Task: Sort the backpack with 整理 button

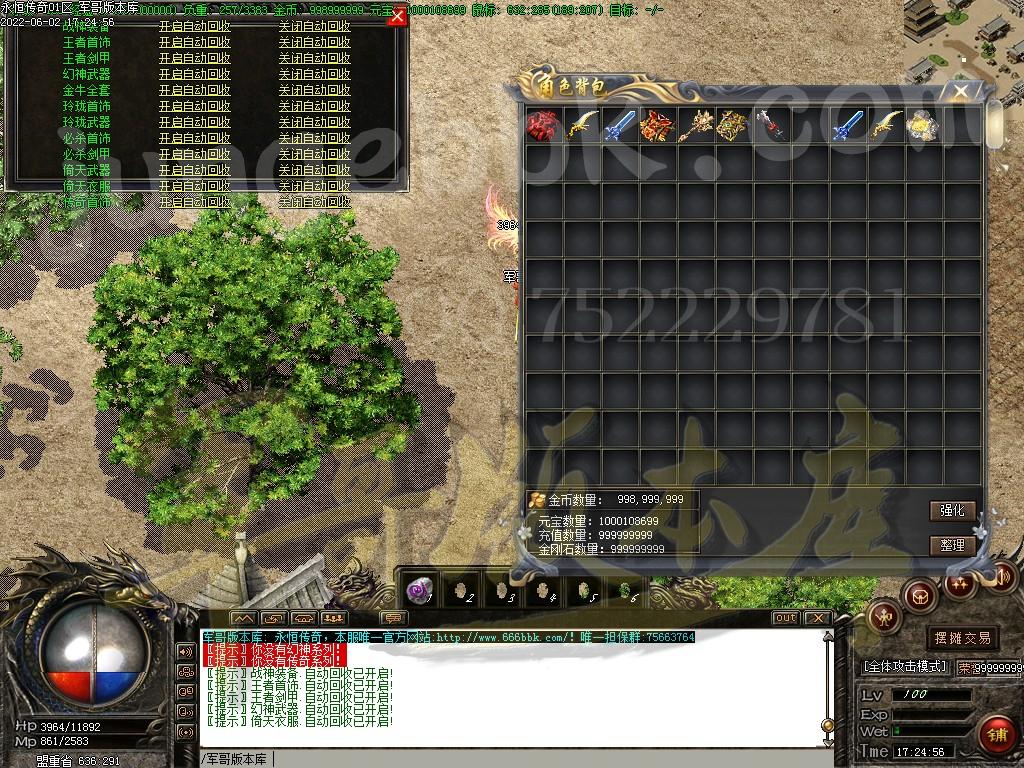Action: point(952,545)
